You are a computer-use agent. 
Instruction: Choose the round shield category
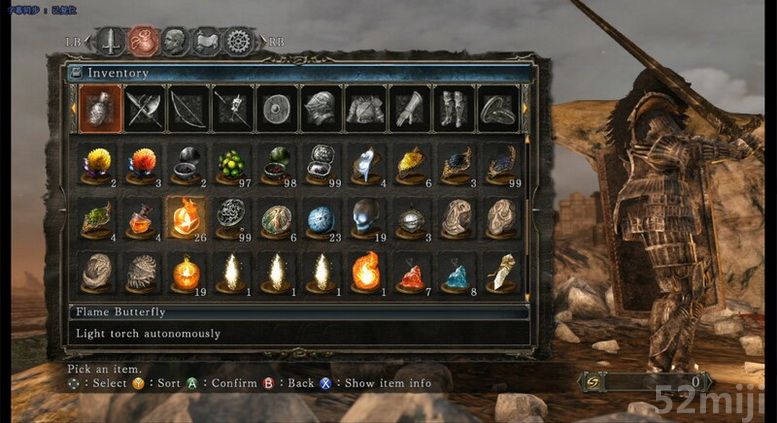(x=276, y=108)
